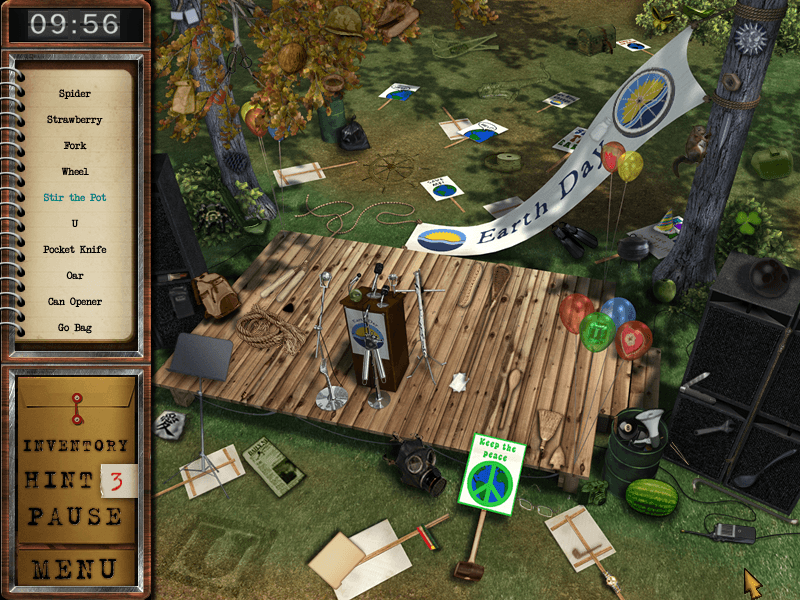This screenshot has width=800, height=600.
Task: Select 'Stir the Pot' in the item list
Action: click(x=75, y=198)
